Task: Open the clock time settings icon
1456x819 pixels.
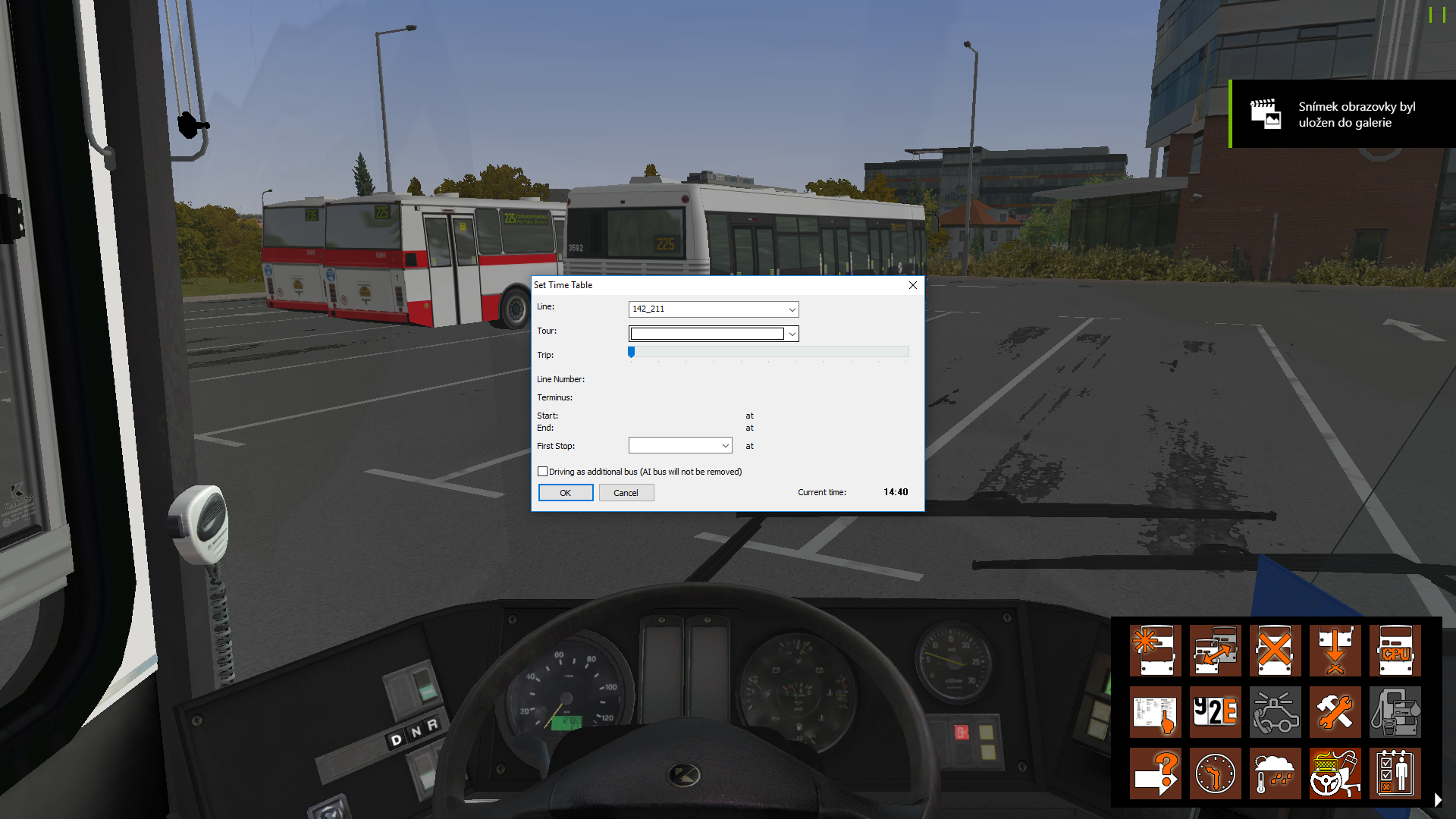Action: tap(1215, 773)
